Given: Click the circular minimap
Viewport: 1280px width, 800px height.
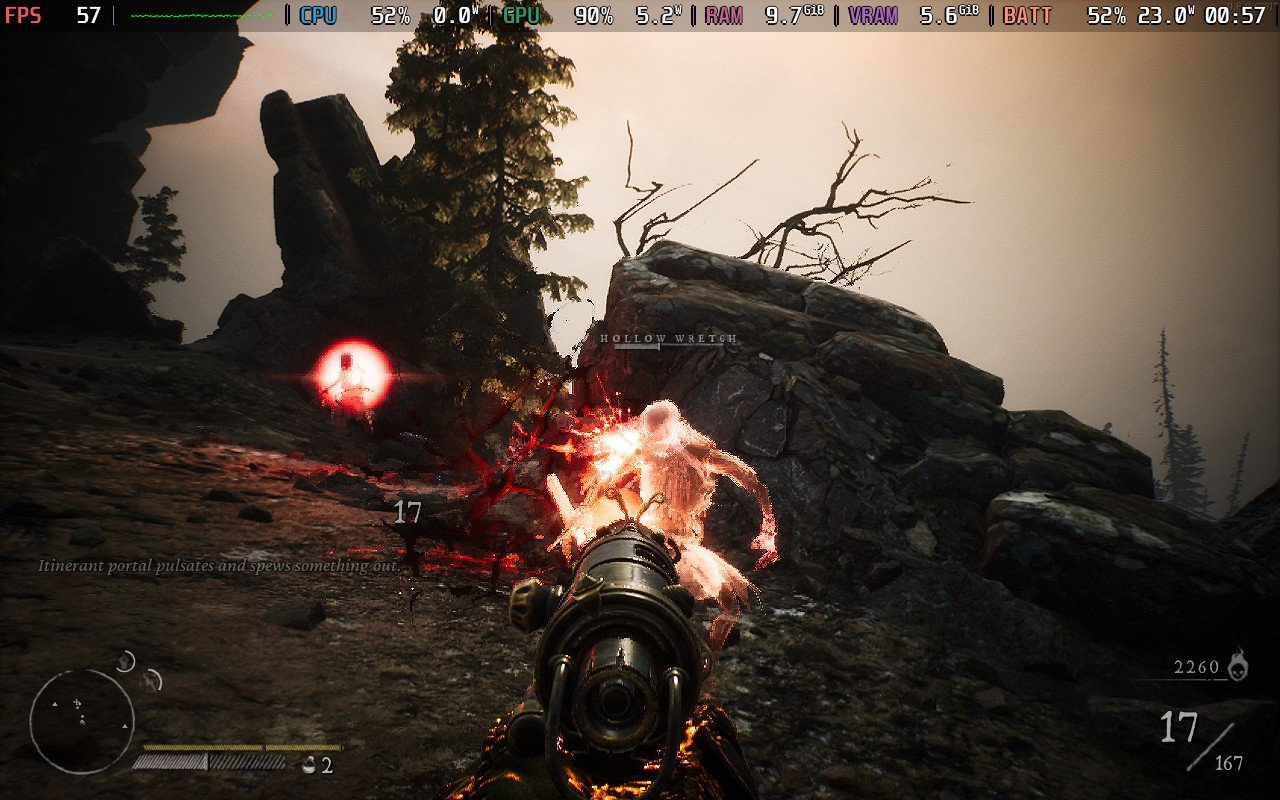Looking at the screenshot, I should [82, 720].
